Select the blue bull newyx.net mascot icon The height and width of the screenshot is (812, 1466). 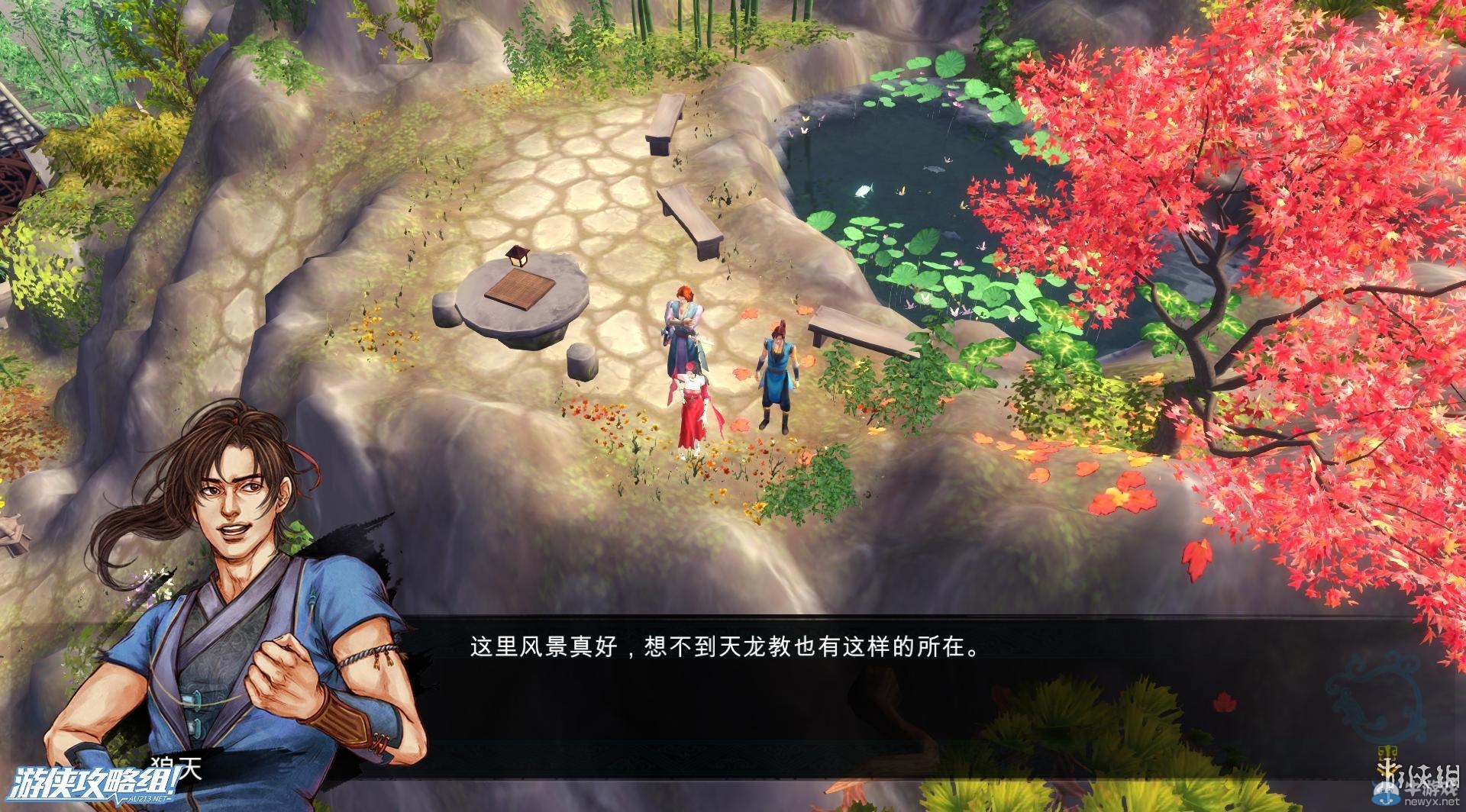(x=1387, y=794)
